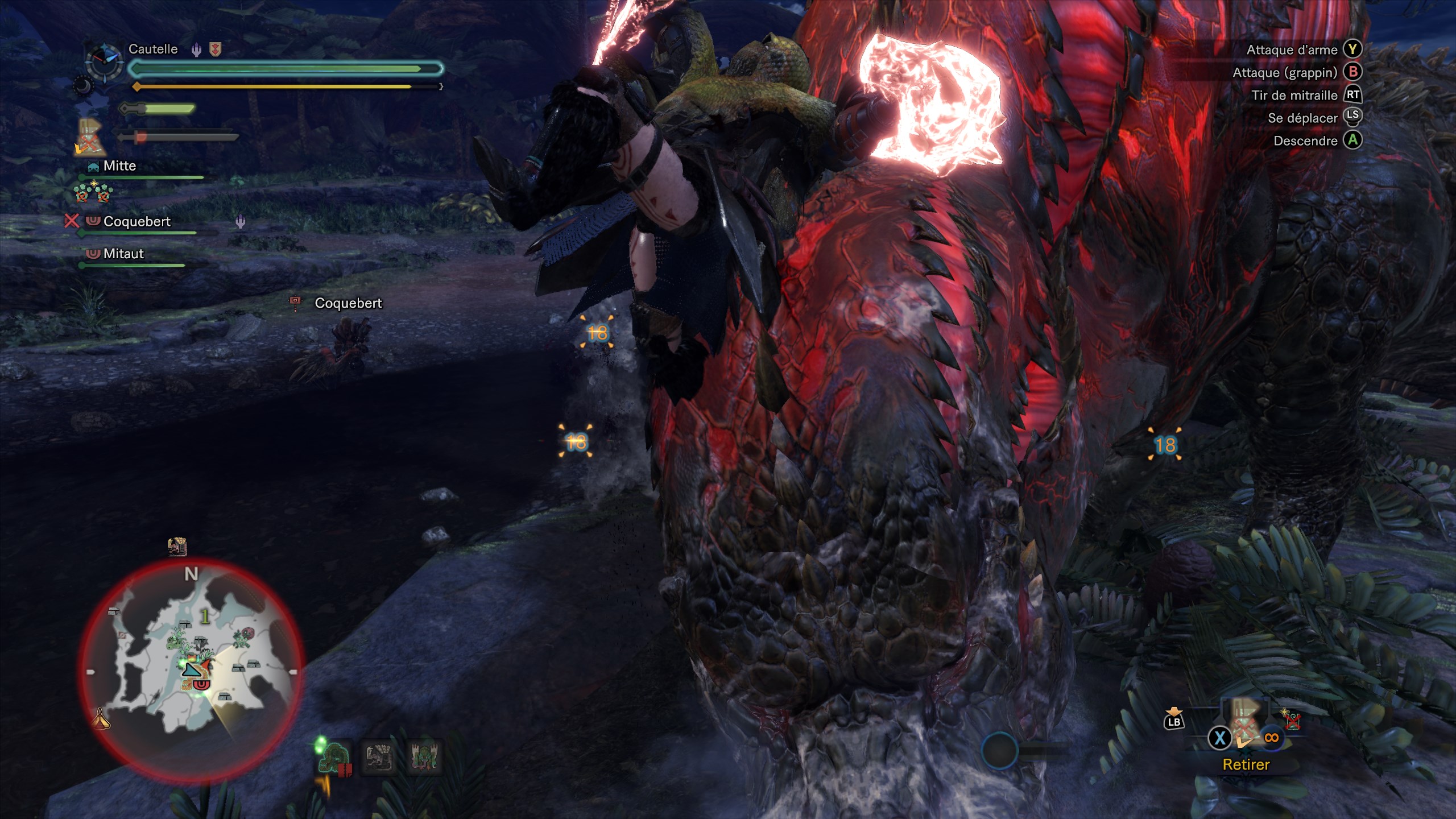Select party member Coquebert in the list
Image resolution: width=1456 pixels, height=819 pixels.
136,221
